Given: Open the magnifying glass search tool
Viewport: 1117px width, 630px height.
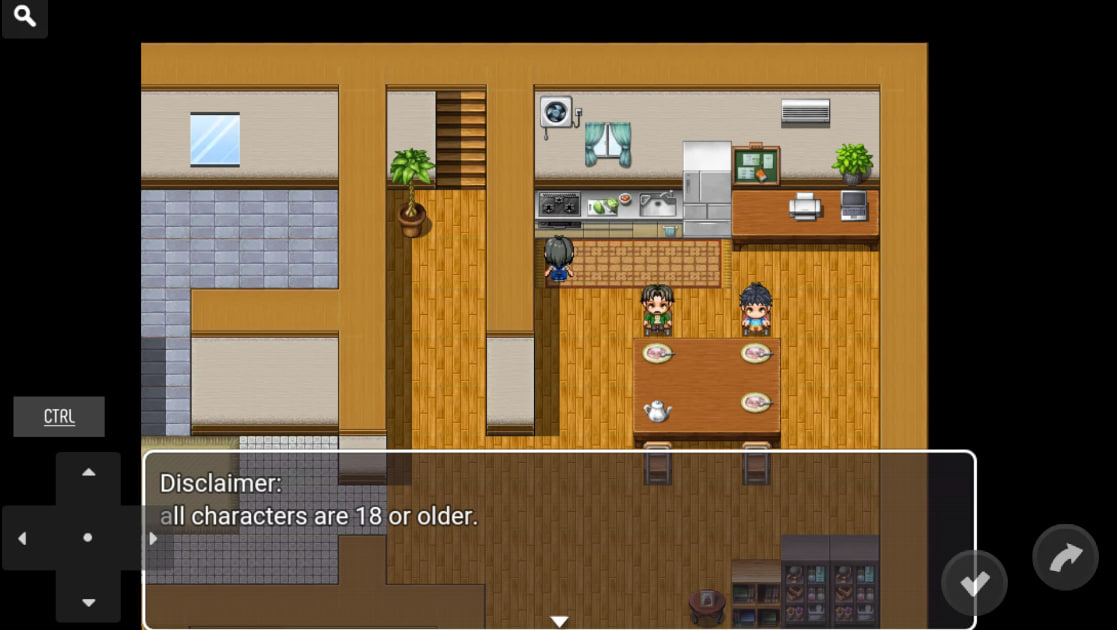Looking at the screenshot, I should point(25,17).
